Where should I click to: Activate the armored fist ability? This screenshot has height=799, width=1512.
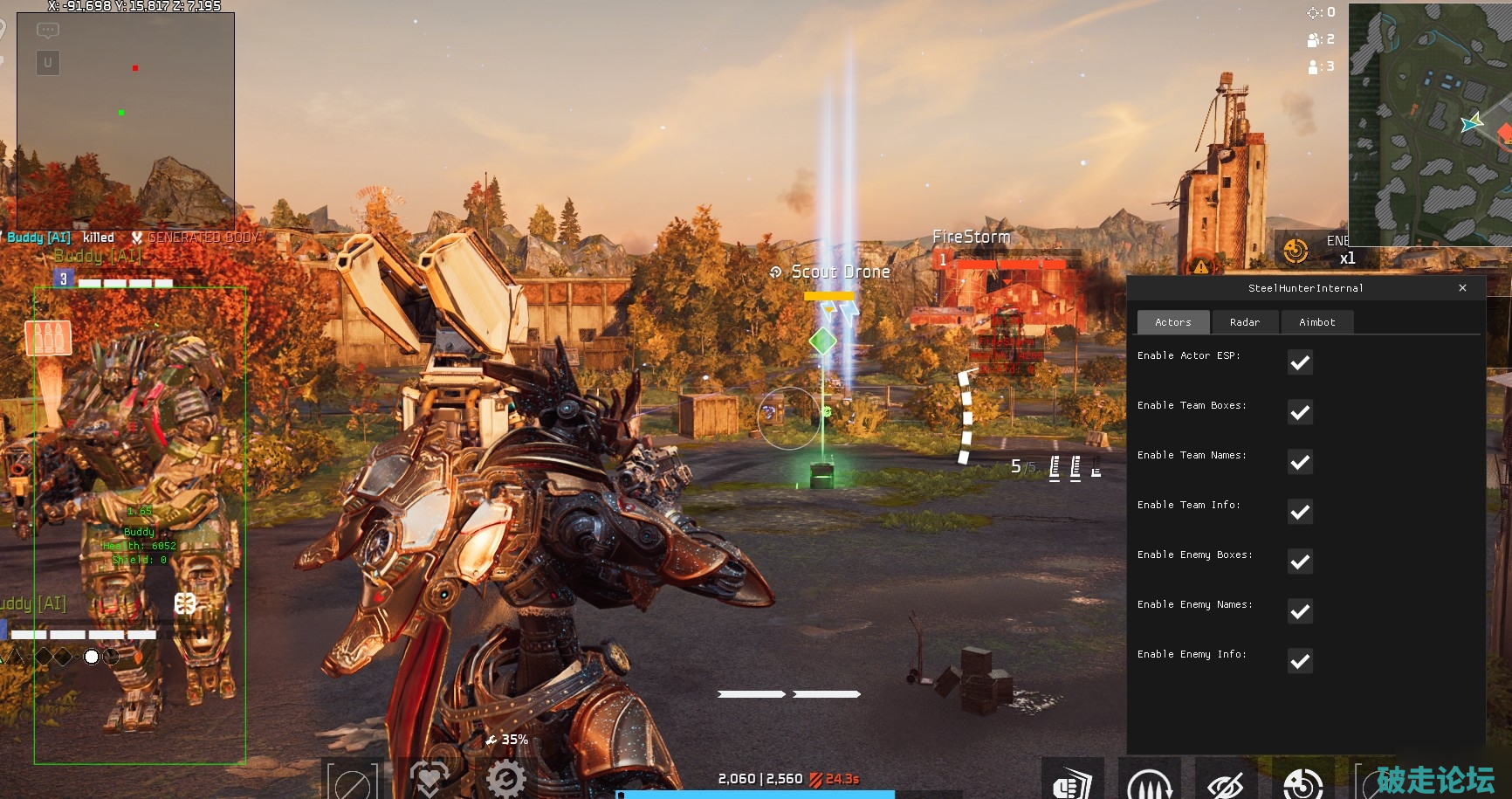point(1072,782)
